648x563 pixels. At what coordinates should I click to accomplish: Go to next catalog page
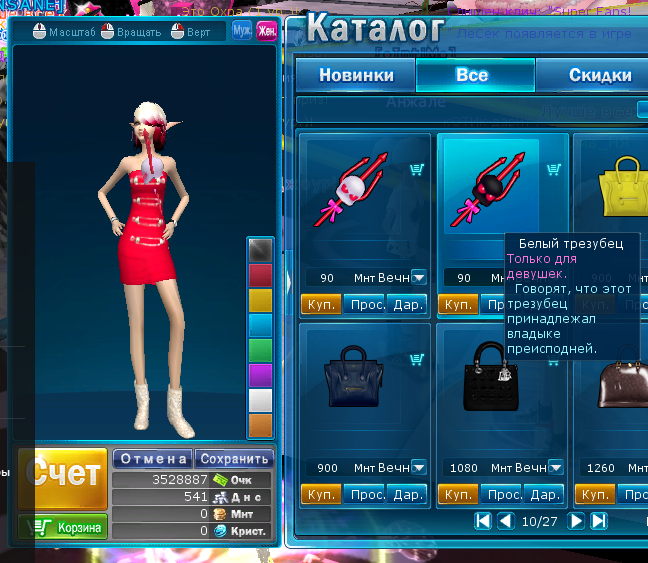(577, 521)
